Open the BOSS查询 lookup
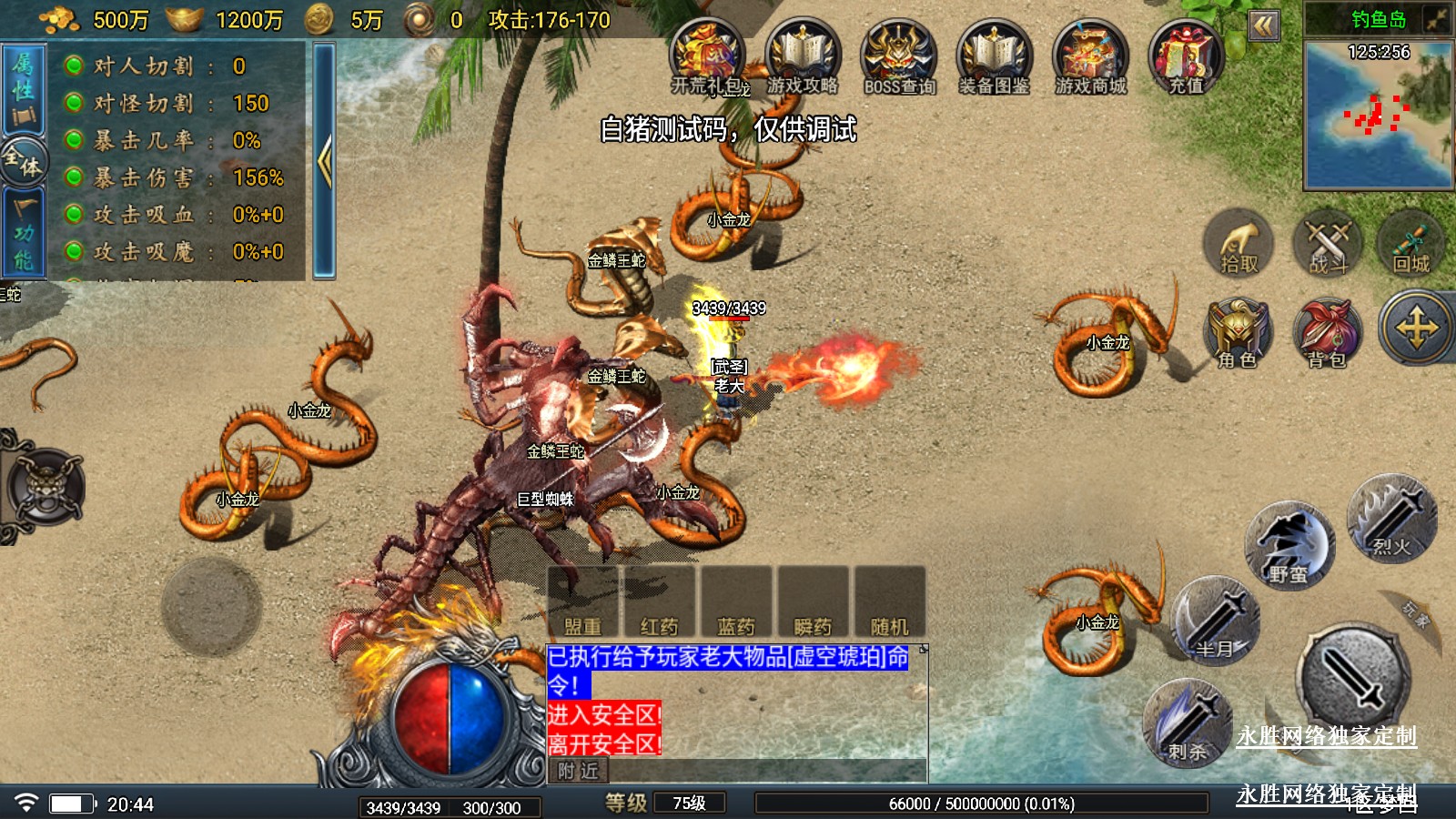 899,57
